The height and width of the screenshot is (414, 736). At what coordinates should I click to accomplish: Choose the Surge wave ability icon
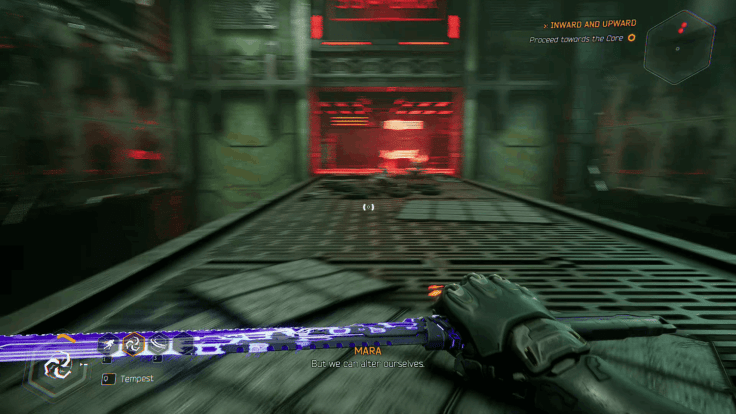pos(157,346)
